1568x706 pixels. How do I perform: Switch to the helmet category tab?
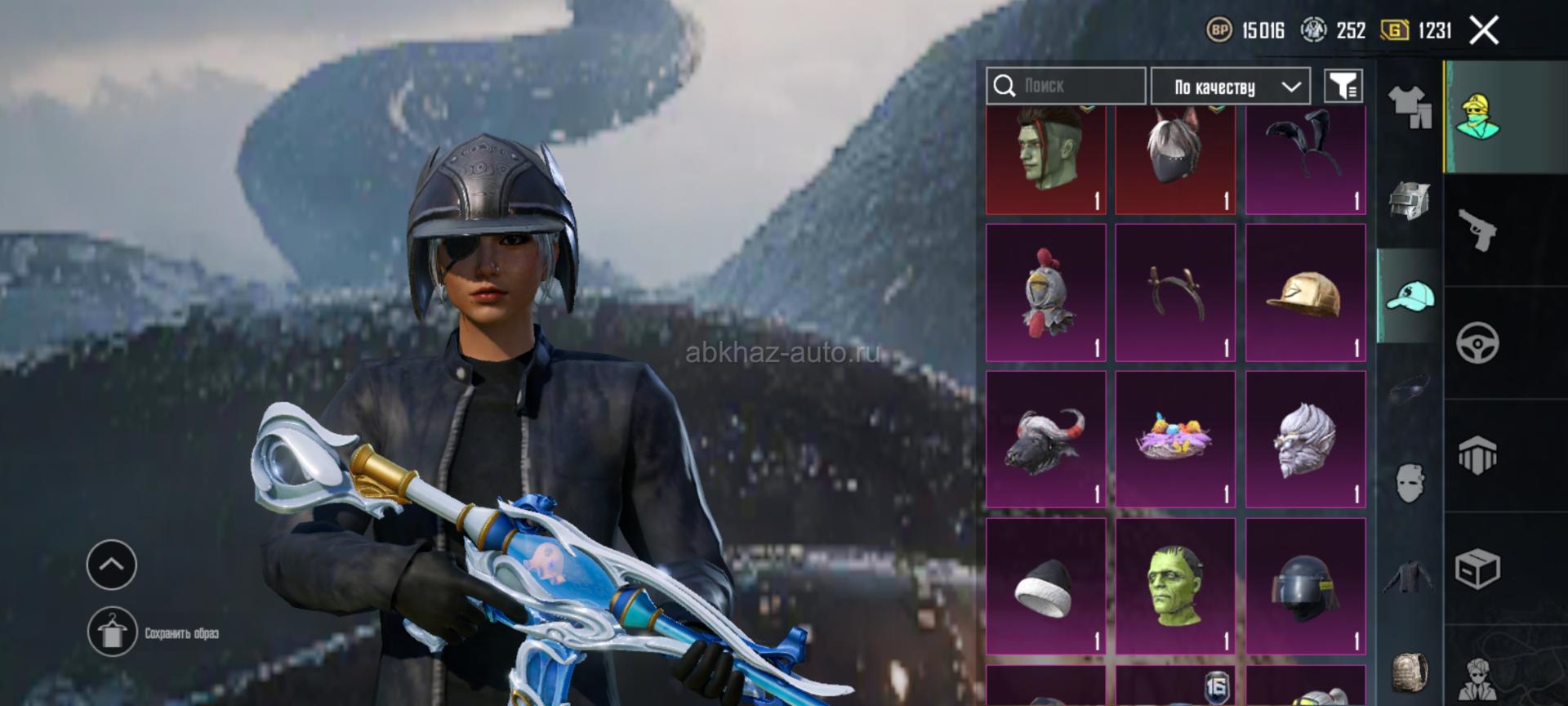coord(1410,200)
